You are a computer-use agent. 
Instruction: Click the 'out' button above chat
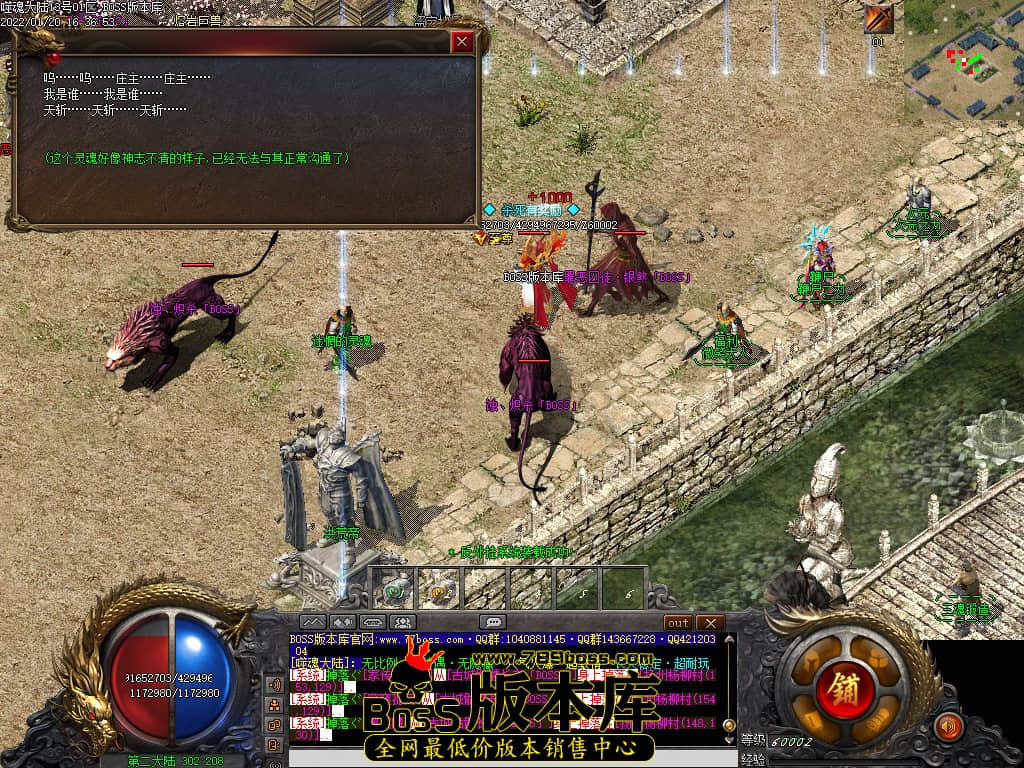click(678, 623)
